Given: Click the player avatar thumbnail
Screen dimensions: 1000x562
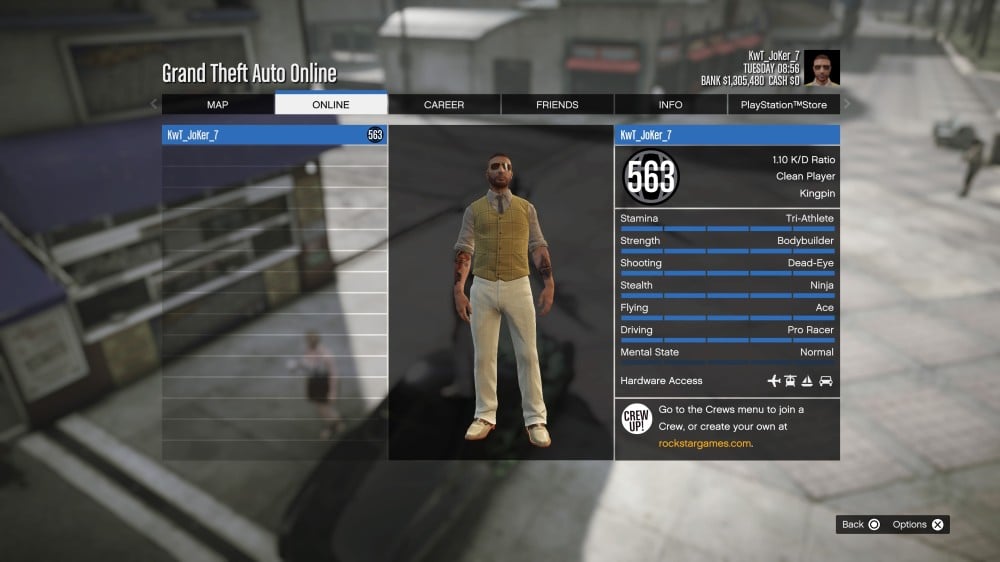Looking at the screenshot, I should pyautogui.click(x=822, y=69).
